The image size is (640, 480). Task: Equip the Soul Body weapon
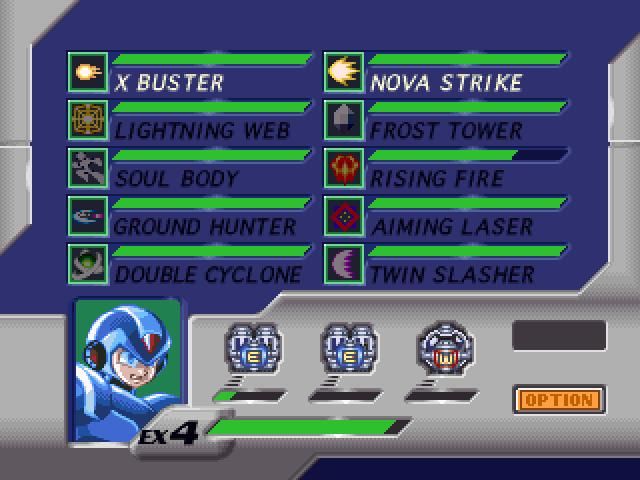[177, 178]
